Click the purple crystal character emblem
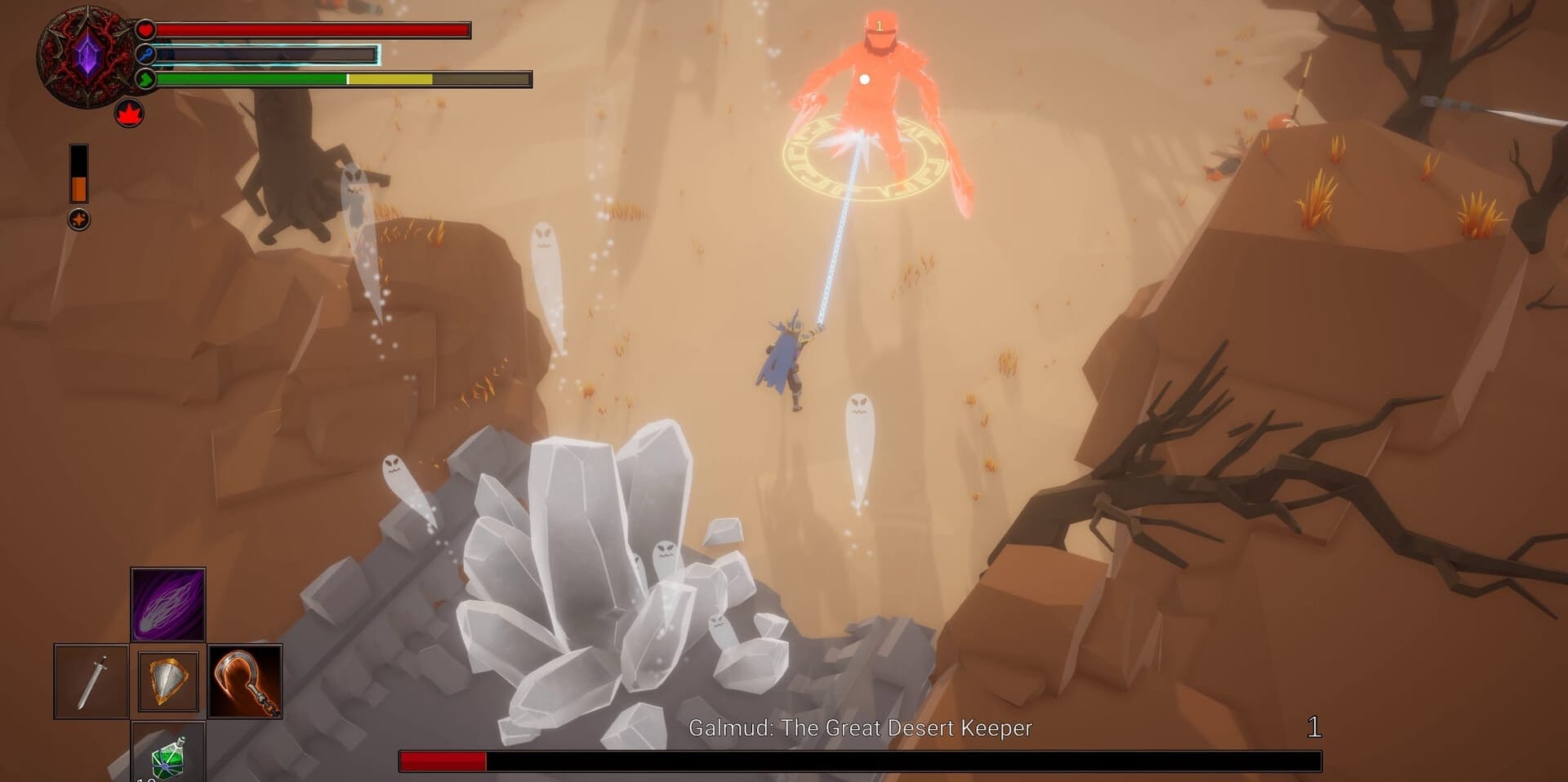 click(87, 56)
